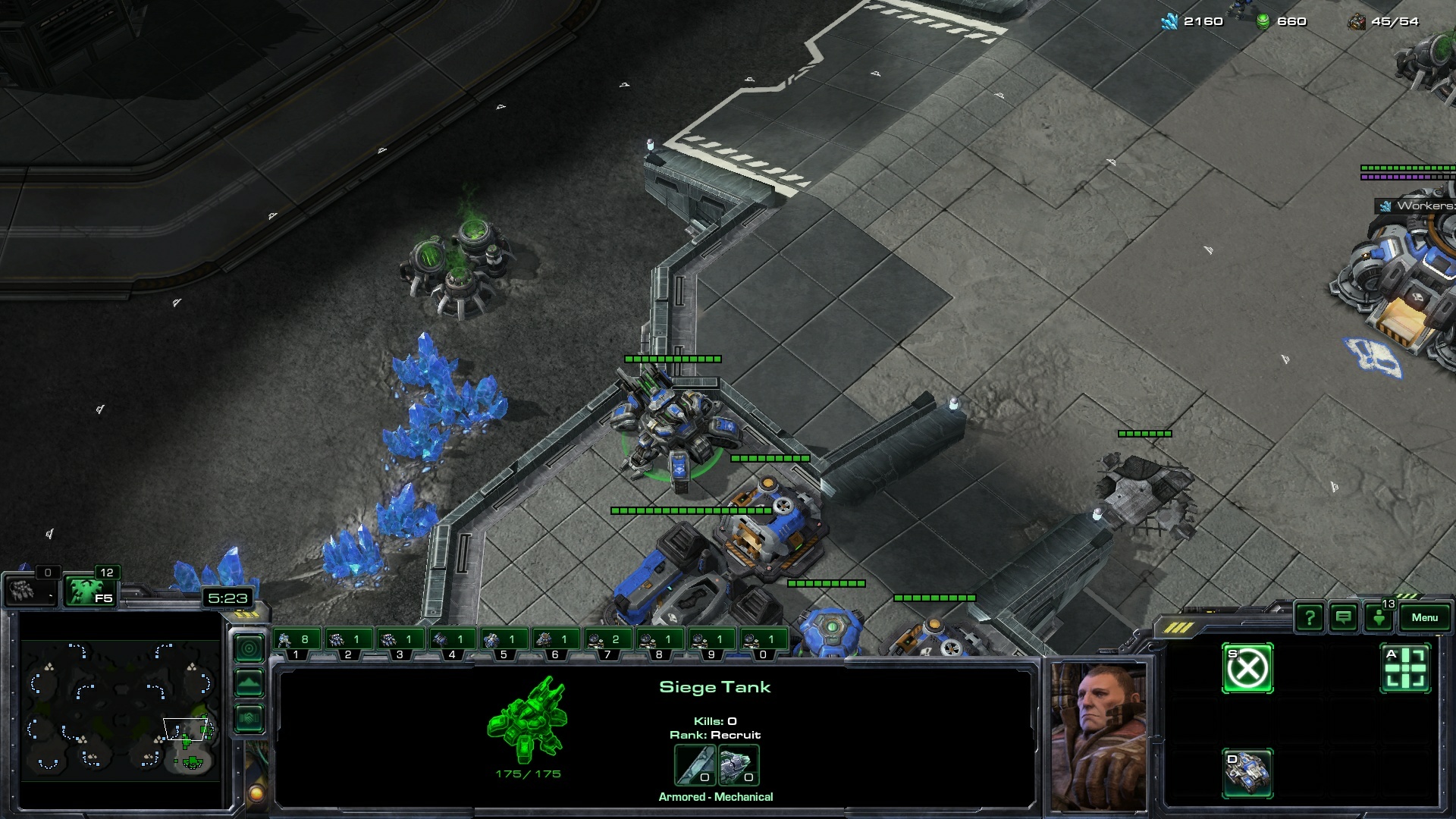Toggle the minimap alliance colors handshake button
1456x819 pixels.
tap(249, 717)
